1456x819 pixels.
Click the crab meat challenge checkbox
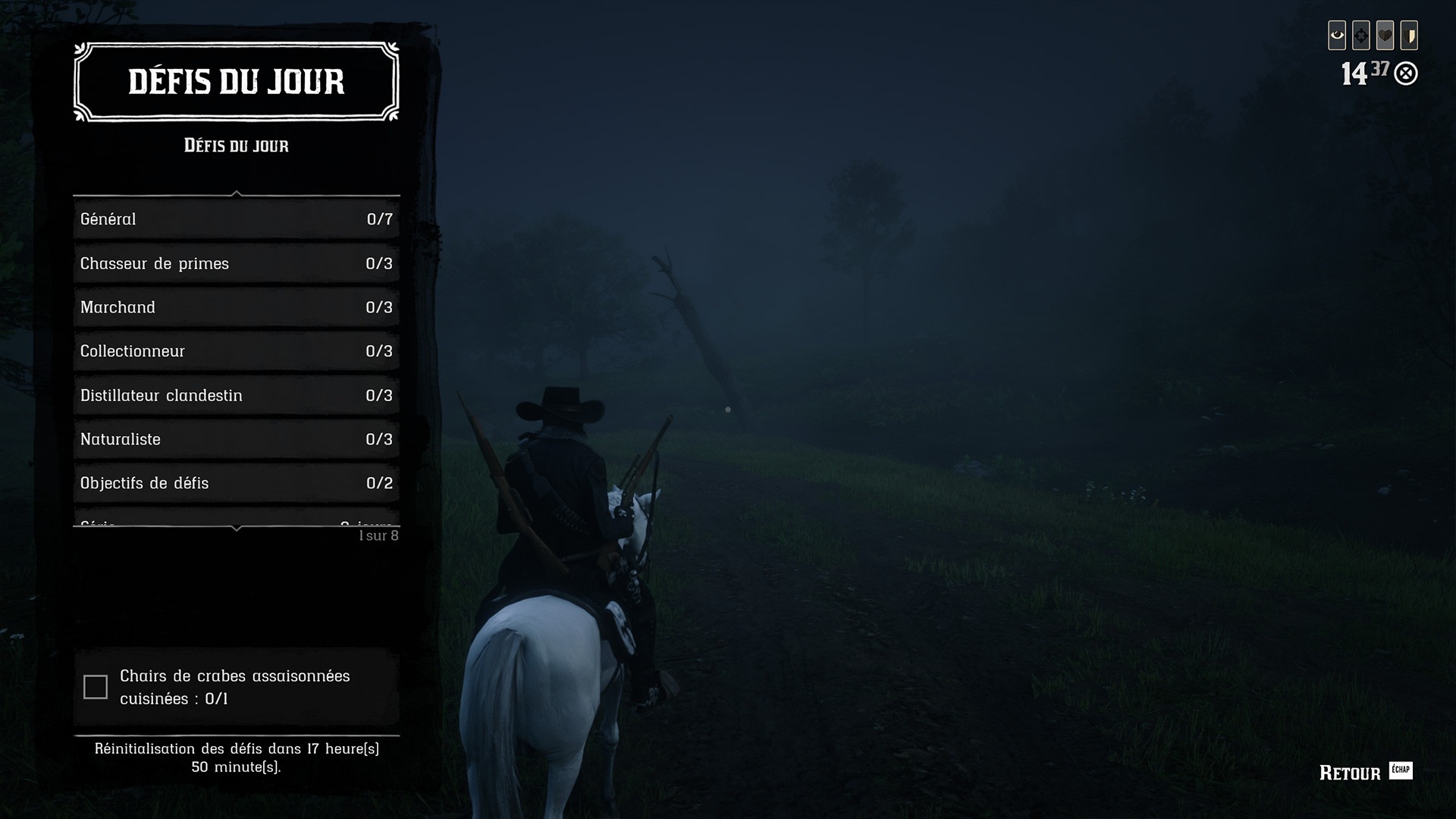pyautogui.click(x=96, y=687)
